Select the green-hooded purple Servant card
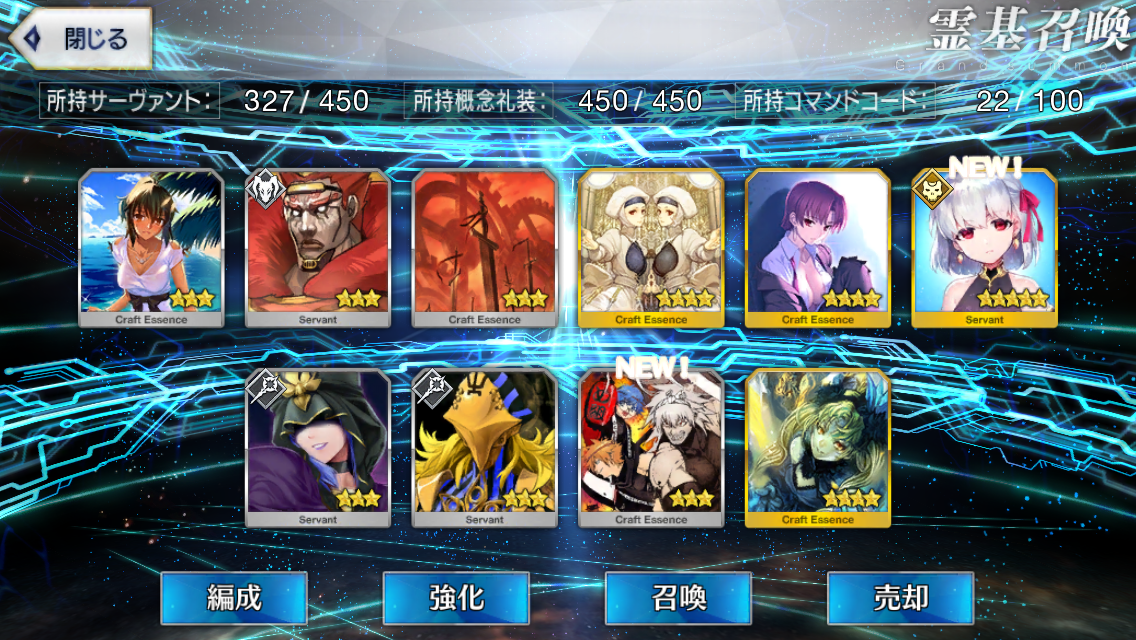Screen dimensions: 1136x640 318,448
